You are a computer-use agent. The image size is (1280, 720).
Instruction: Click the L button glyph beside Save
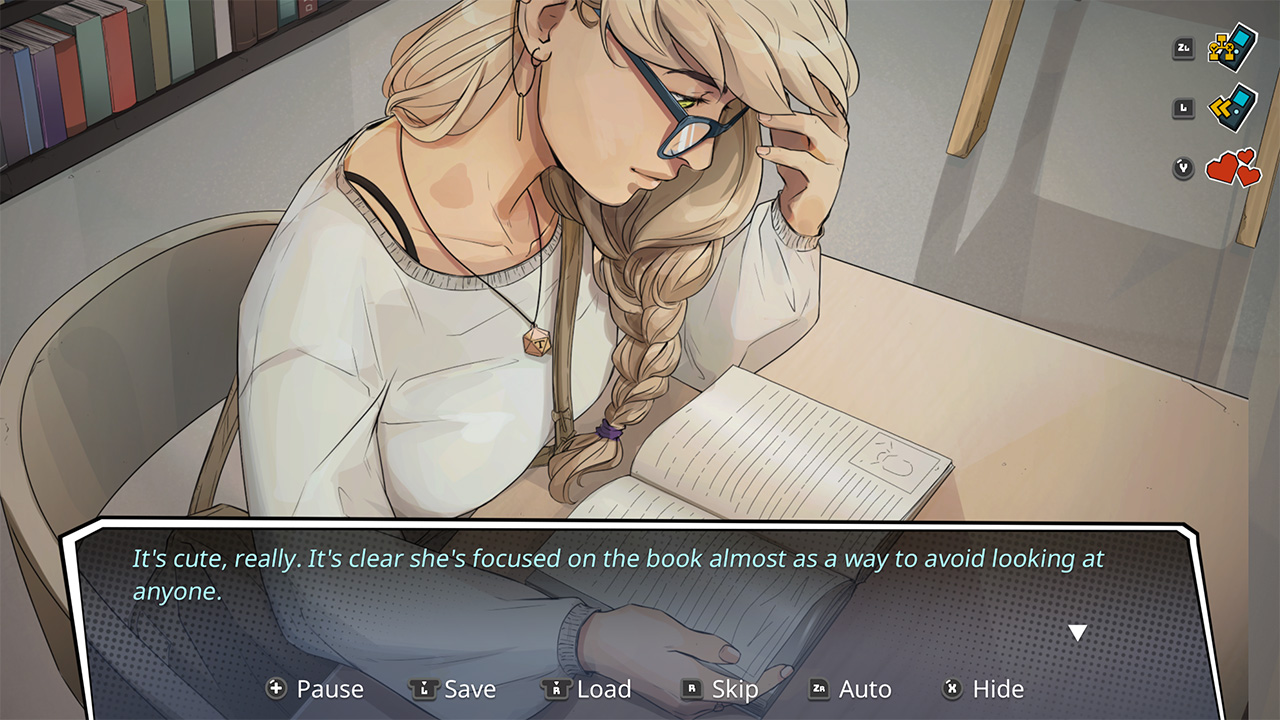(424, 689)
